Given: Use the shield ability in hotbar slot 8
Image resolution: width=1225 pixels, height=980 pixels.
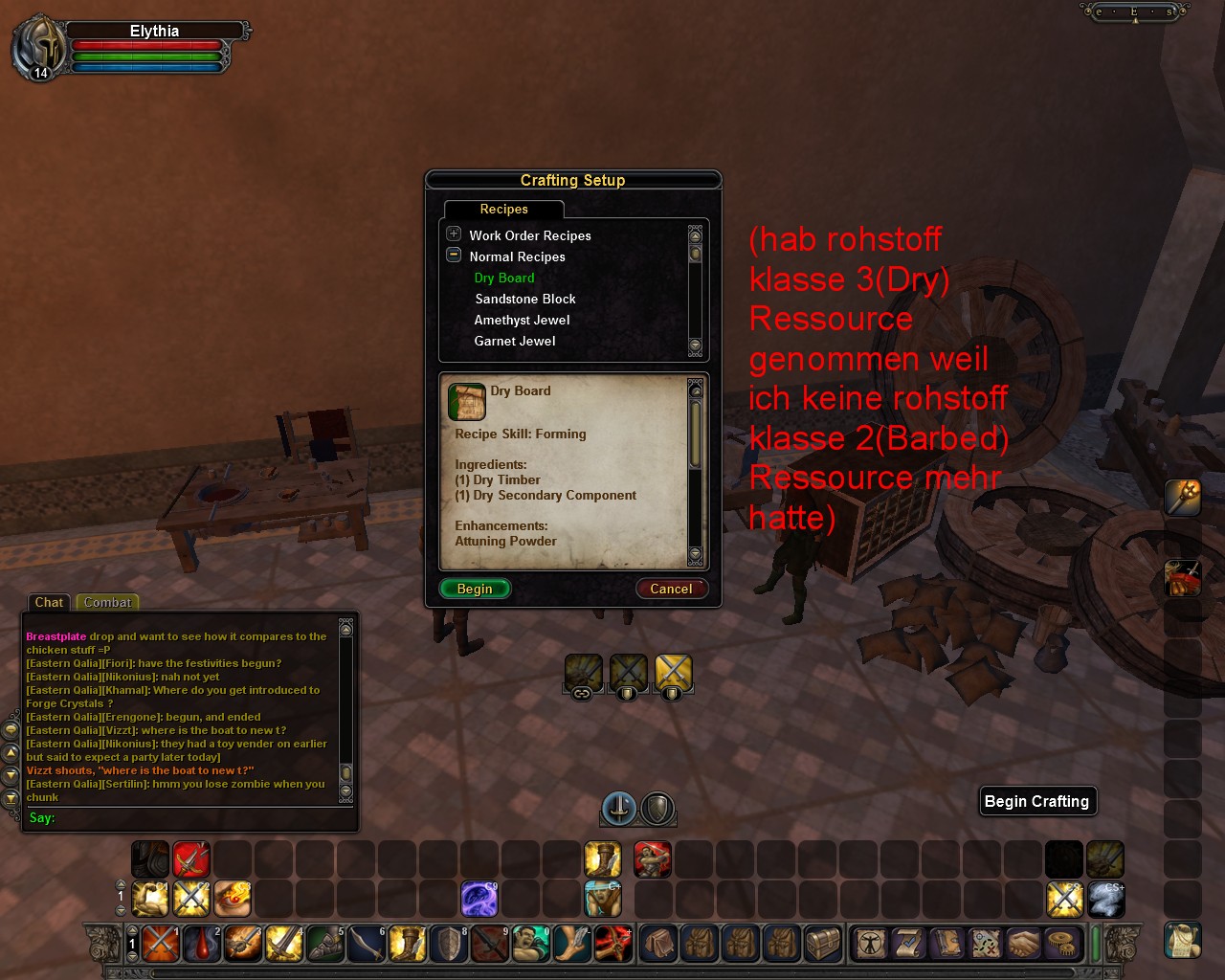Looking at the screenshot, I should click(449, 944).
